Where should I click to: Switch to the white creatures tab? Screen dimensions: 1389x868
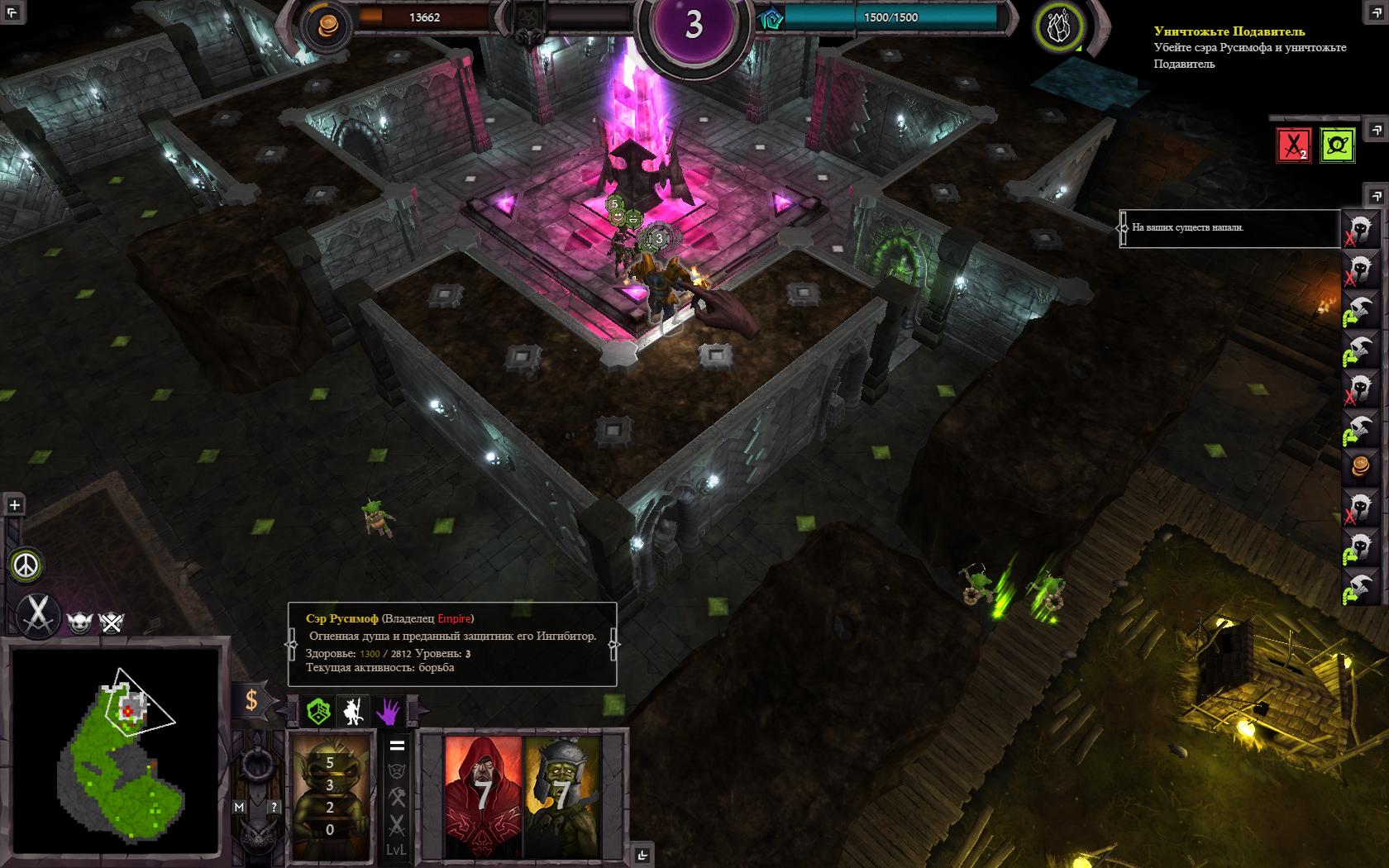(354, 711)
